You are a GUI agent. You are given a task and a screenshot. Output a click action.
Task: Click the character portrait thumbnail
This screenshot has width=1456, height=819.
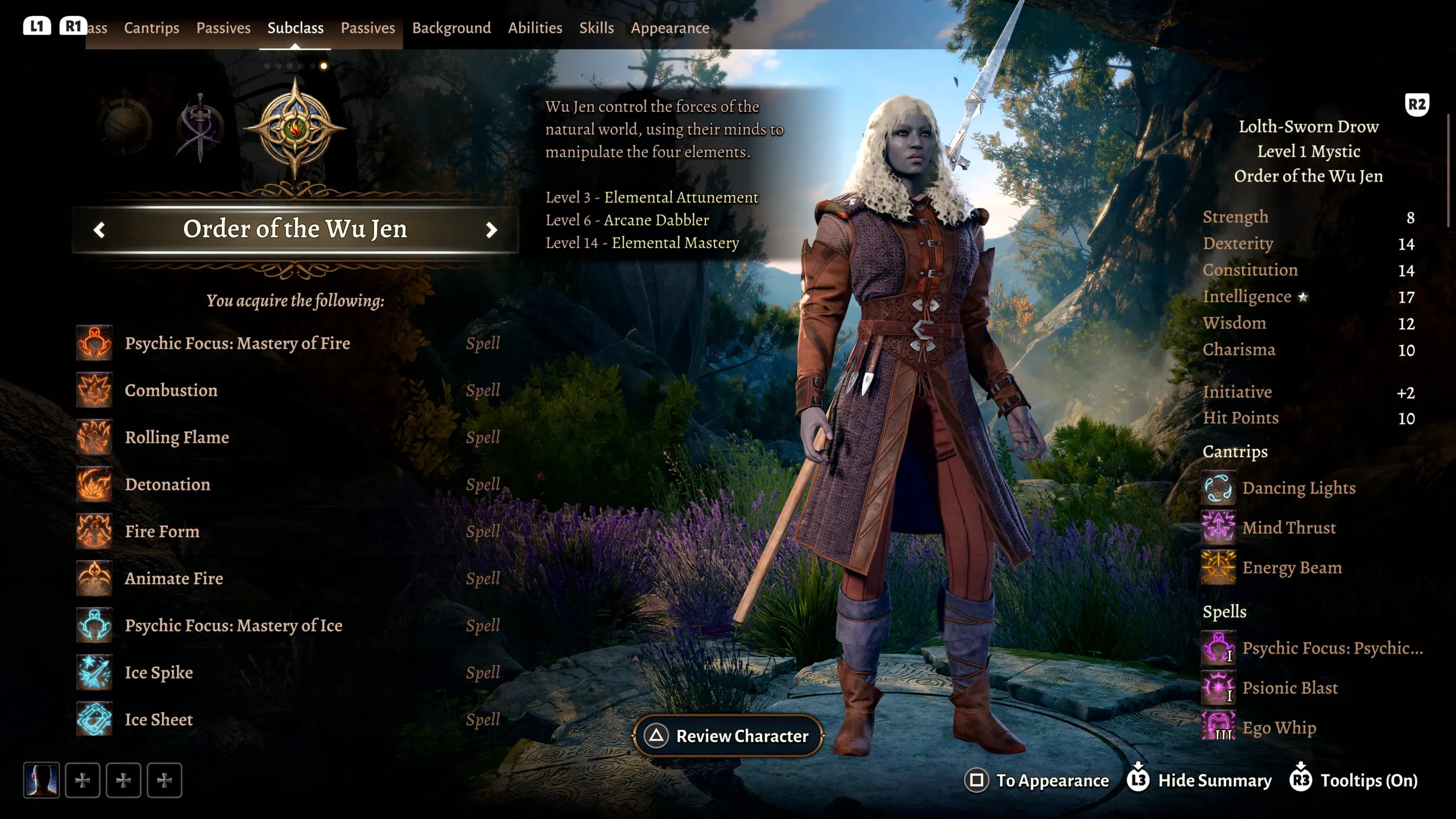(x=41, y=780)
